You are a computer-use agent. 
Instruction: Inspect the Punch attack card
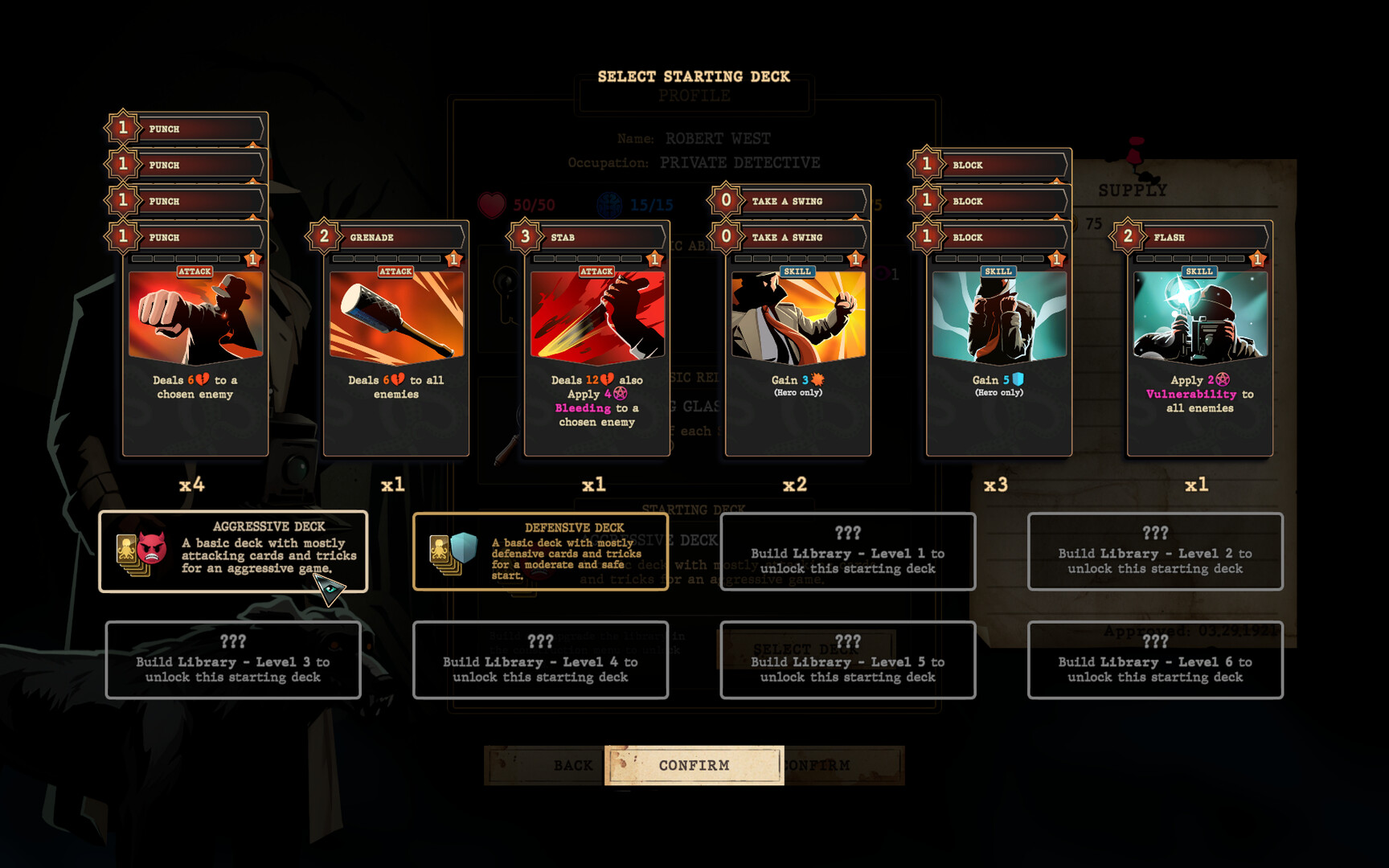pyautogui.click(x=195, y=346)
